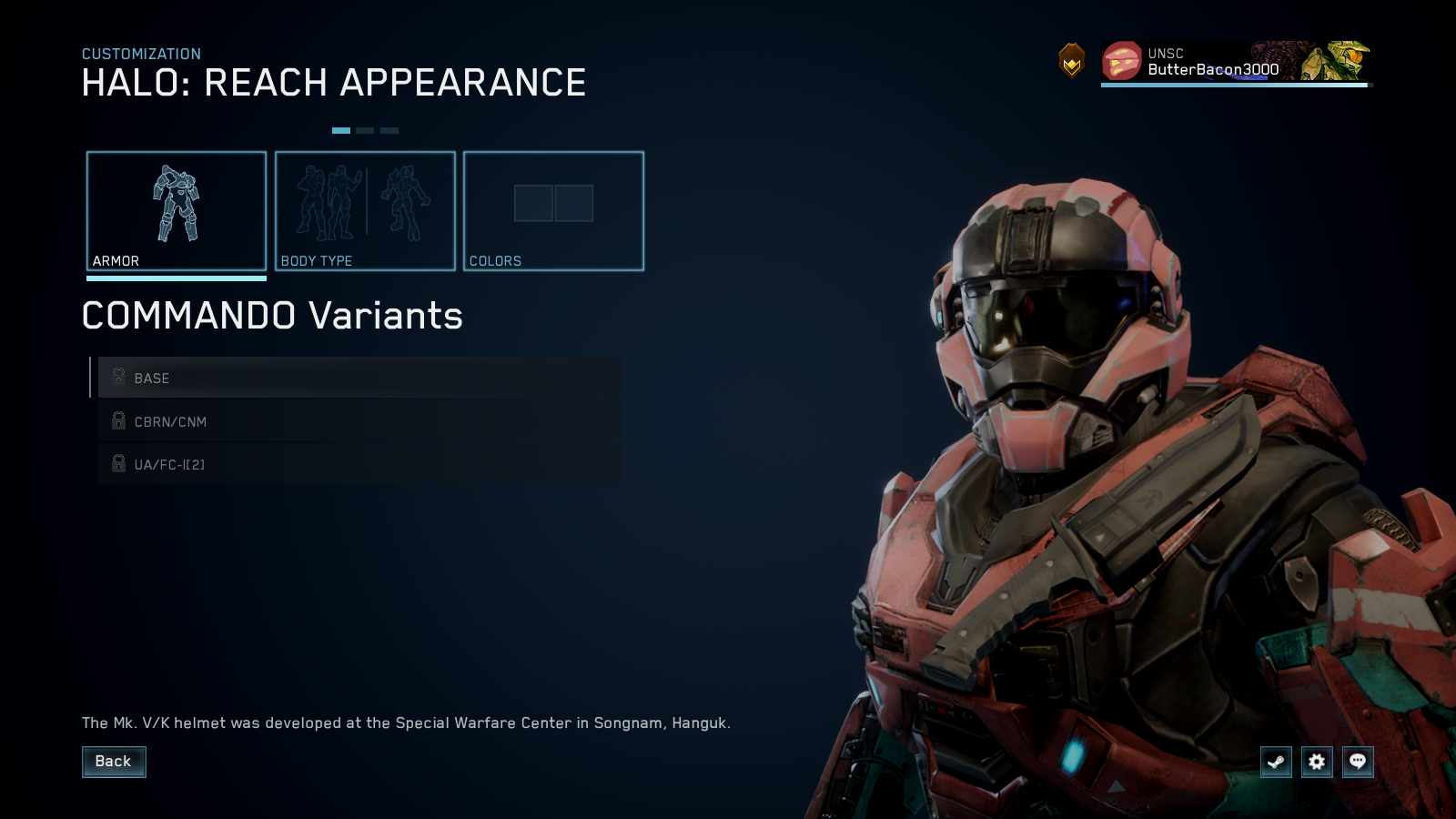
Task: Click the Back button
Action: 114,762
